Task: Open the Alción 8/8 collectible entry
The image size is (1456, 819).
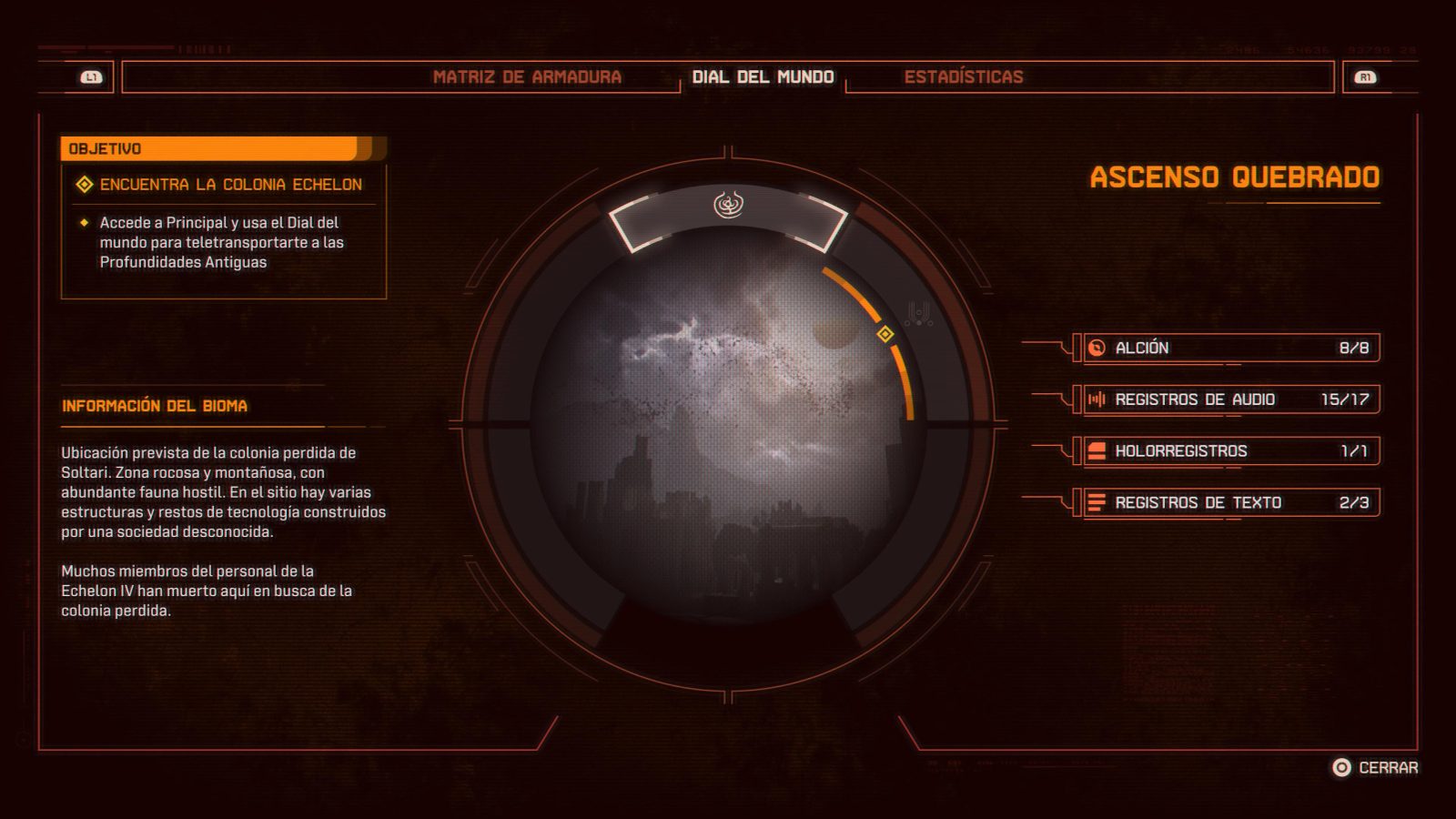Action: (x=1228, y=347)
